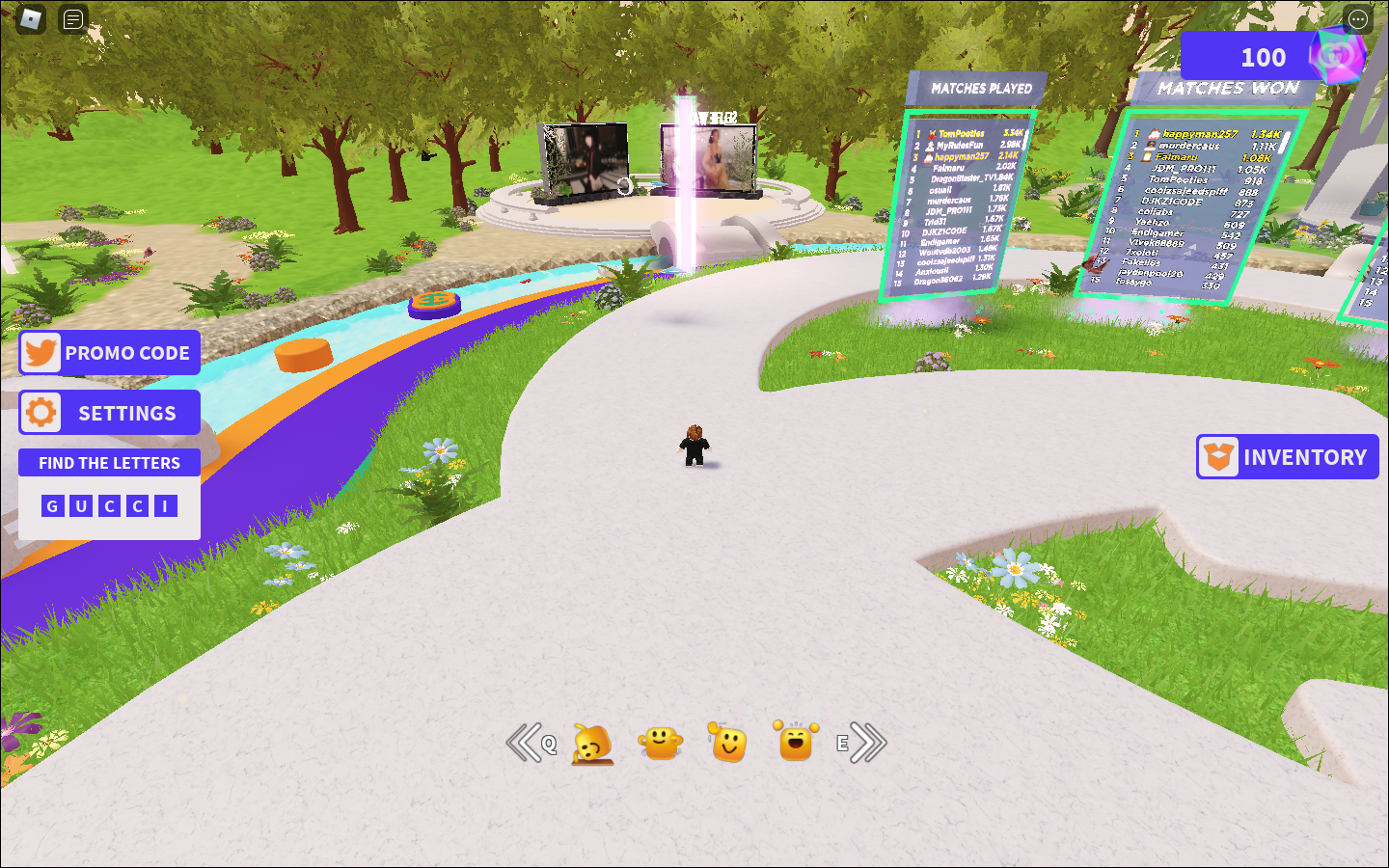1389x868 pixels.
Task: Open the Settings menu
Action: click(110, 413)
